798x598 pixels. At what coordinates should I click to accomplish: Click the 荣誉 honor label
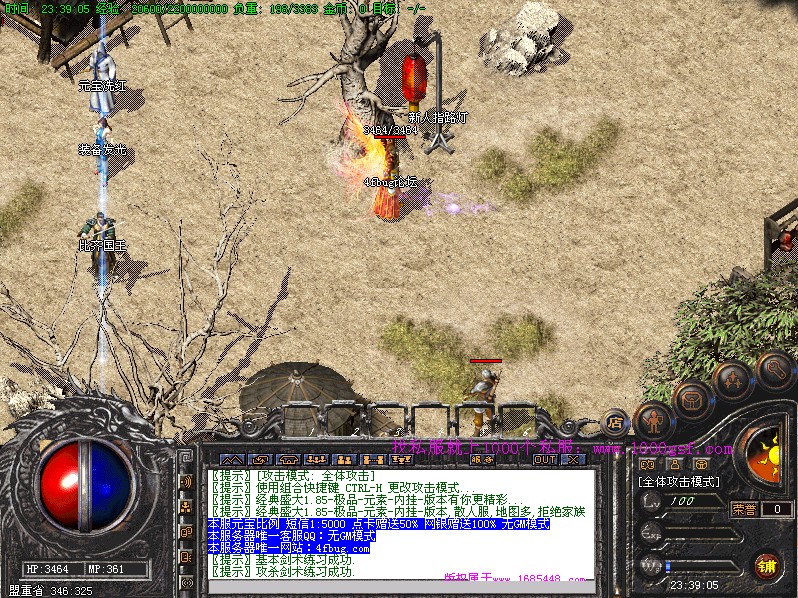click(x=743, y=509)
